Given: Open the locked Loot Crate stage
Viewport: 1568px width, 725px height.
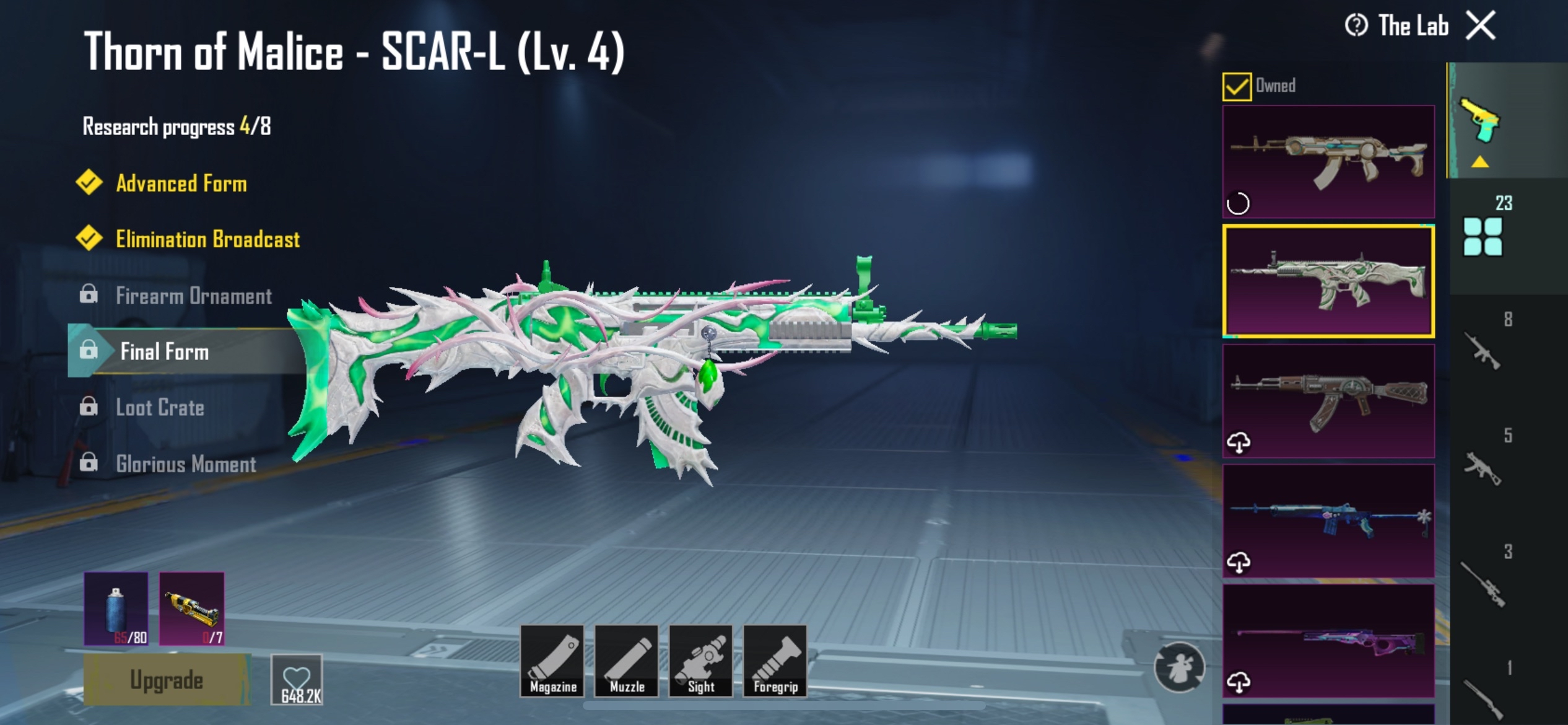Looking at the screenshot, I should pos(160,407).
